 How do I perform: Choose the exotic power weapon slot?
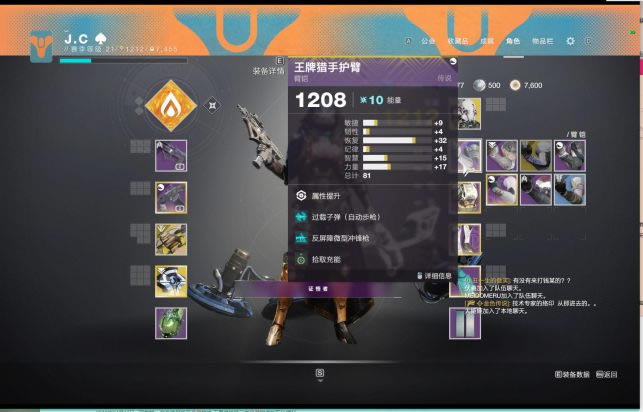[x=170, y=239]
